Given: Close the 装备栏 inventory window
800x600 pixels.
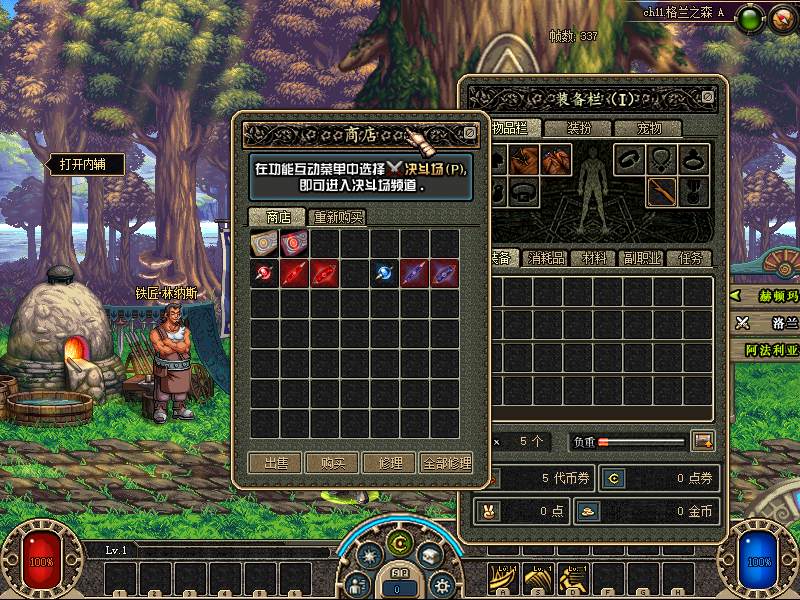Looking at the screenshot, I should click(708, 97).
